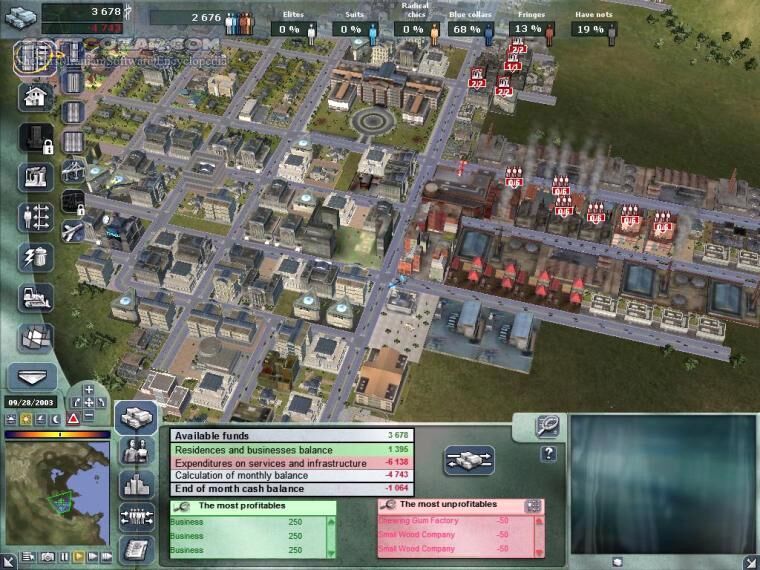The image size is (760, 570).
Task: Switch to the daytime sun lighting
Action: click(x=25, y=417)
